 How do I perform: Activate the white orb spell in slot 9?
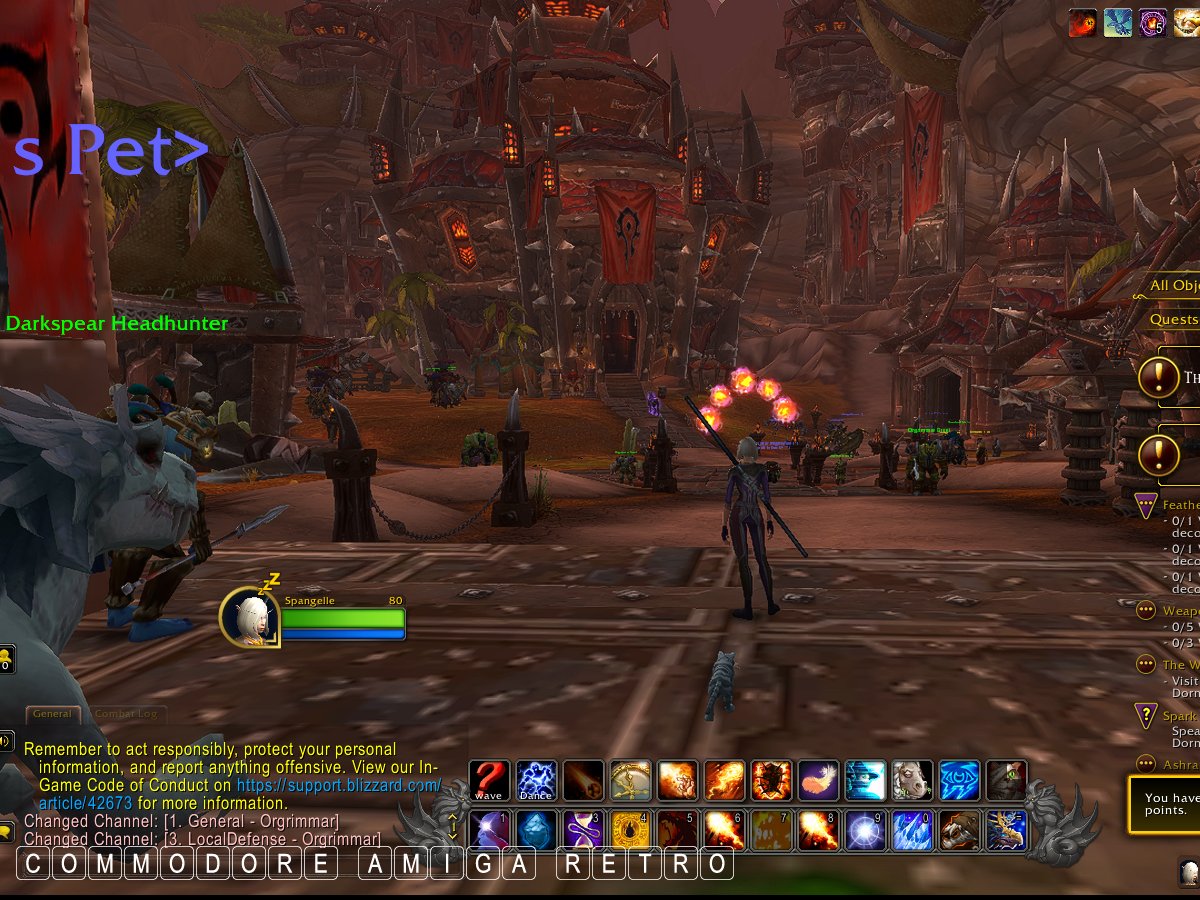pos(866,830)
